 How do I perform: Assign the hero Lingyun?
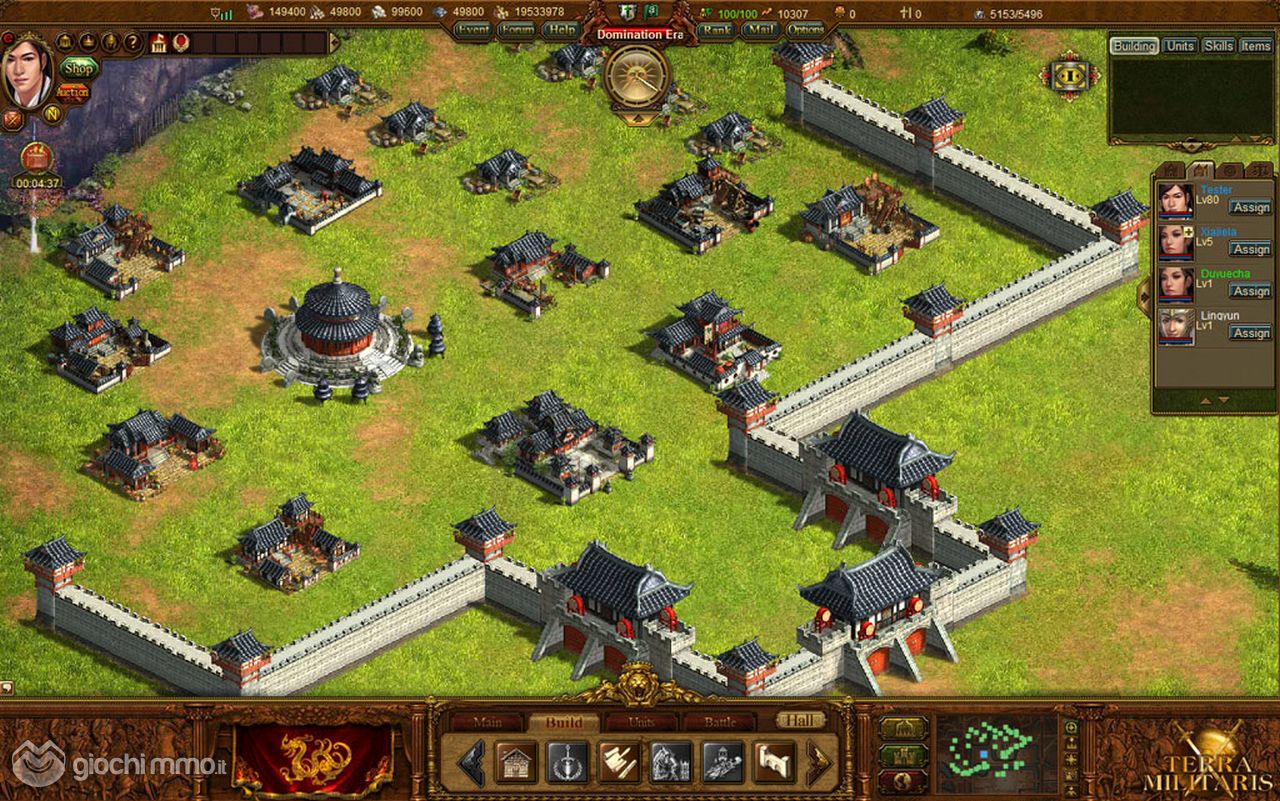tap(1250, 333)
